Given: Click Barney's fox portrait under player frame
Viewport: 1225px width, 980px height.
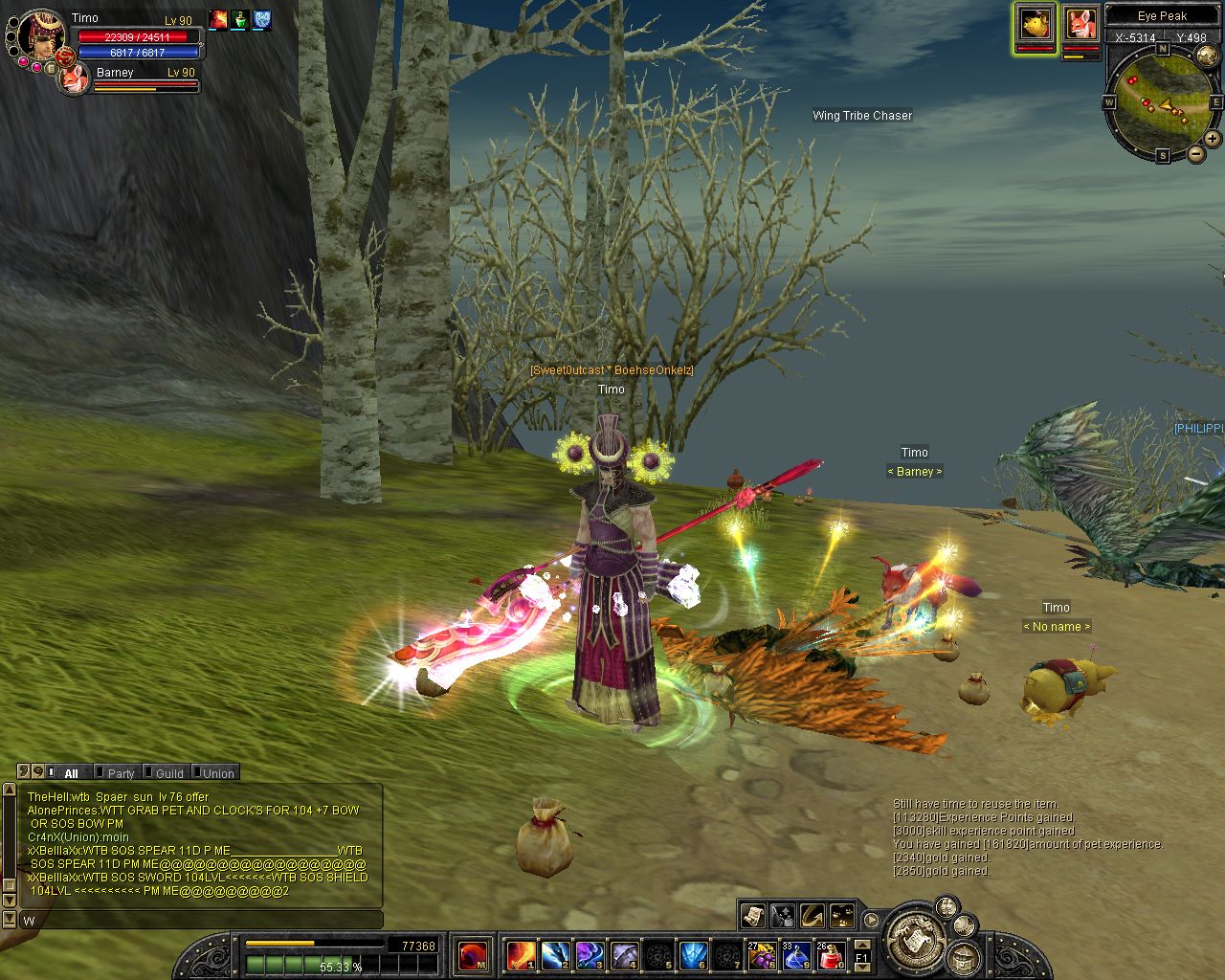Looking at the screenshot, I should [74, 79].
